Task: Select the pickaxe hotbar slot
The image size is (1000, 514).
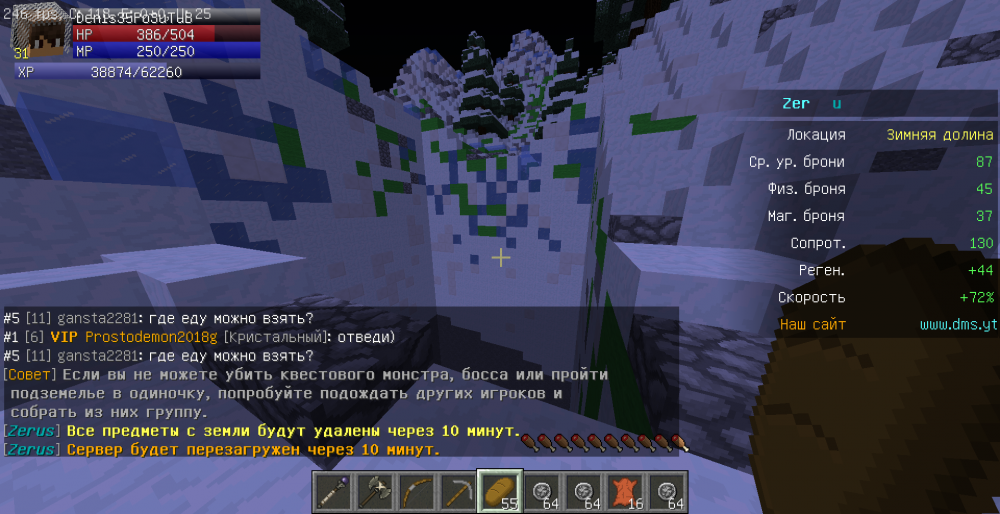Action: pyautogui.click(x=459, y=491)
